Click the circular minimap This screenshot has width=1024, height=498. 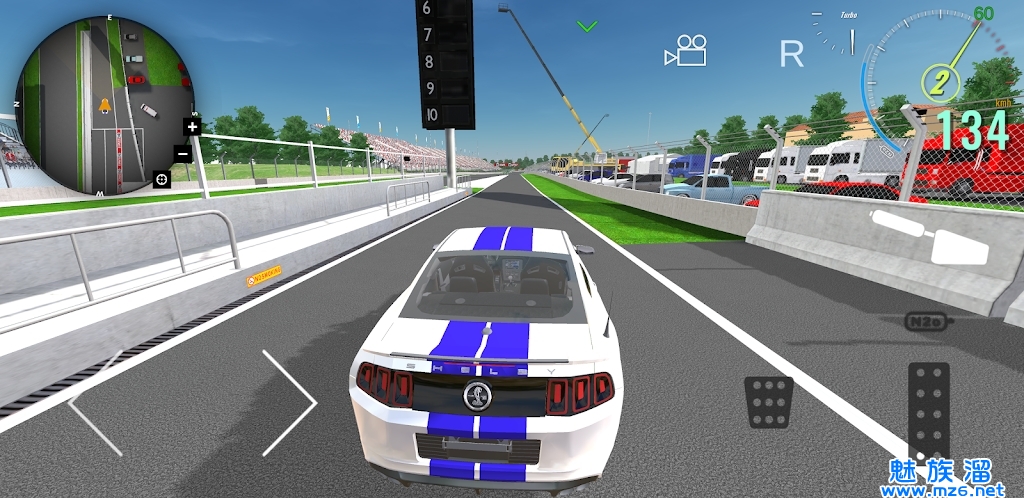click(102, 105)
